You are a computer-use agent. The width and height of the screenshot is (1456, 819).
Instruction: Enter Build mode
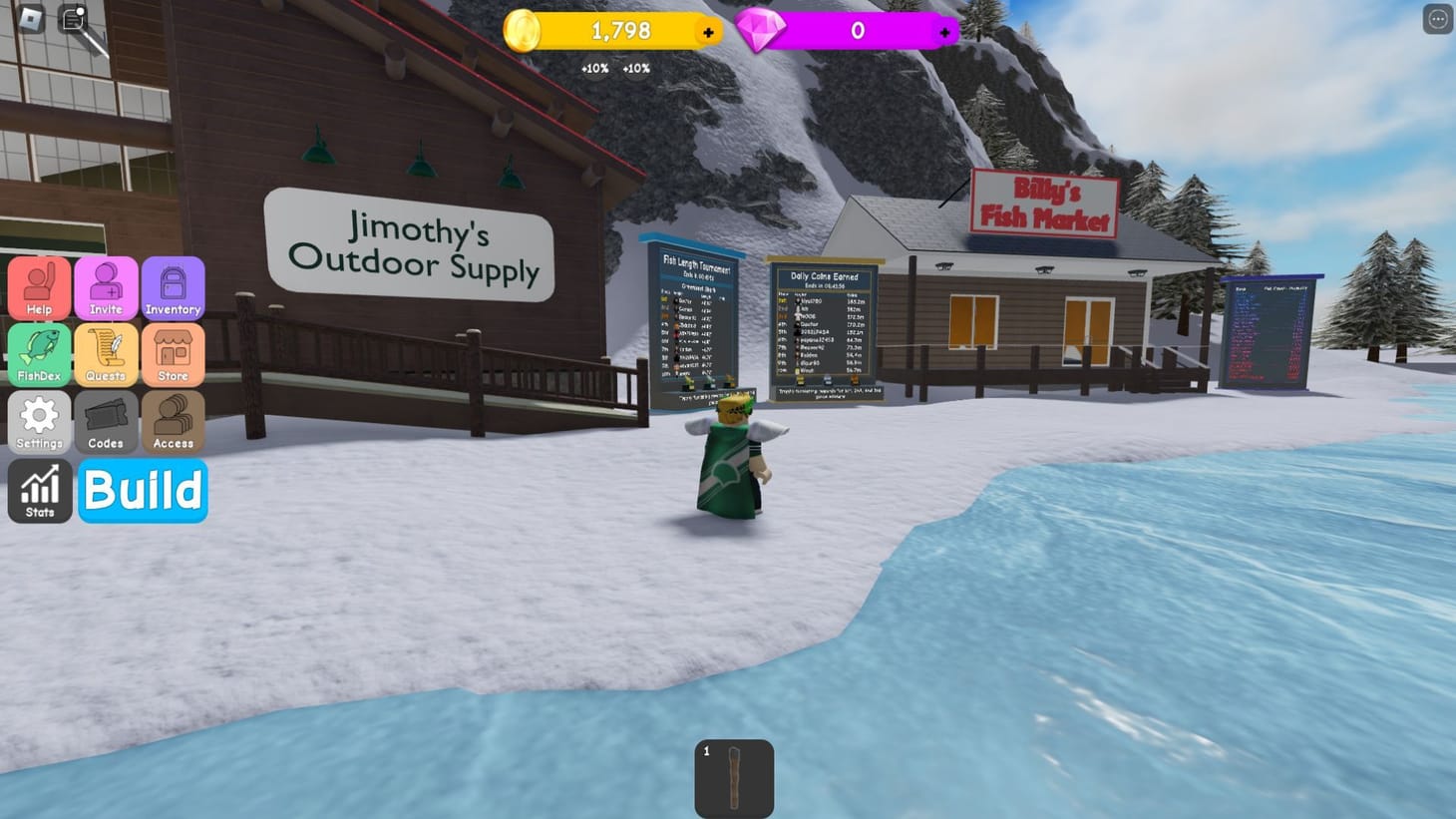pos(143,490)
